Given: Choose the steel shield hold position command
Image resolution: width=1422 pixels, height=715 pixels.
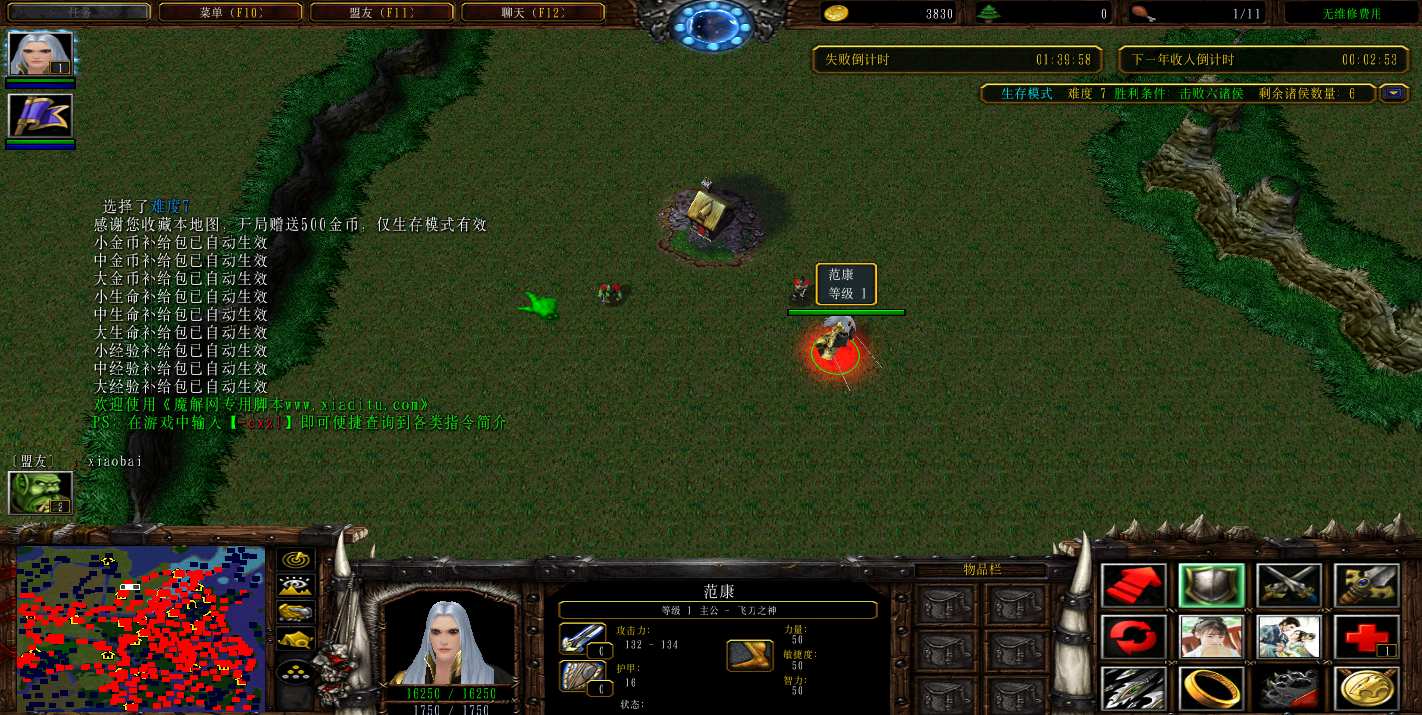Looking at the screenshot, I should pos(1211,586).
